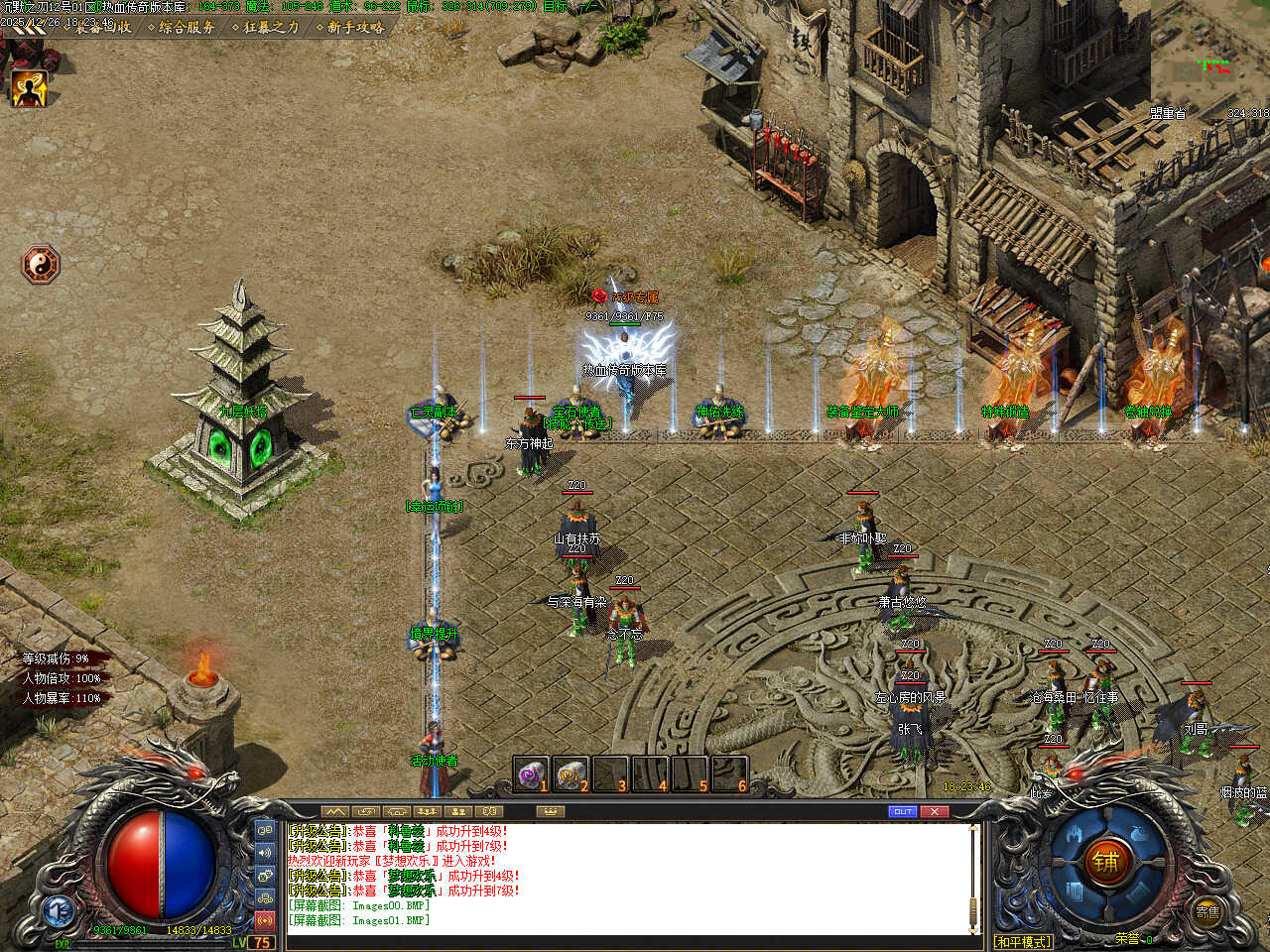Image resolution: width=1270 pixels, height=952 pixels.
Task: Open the central 铺 shop button
Action: [x=1106, y=862]
